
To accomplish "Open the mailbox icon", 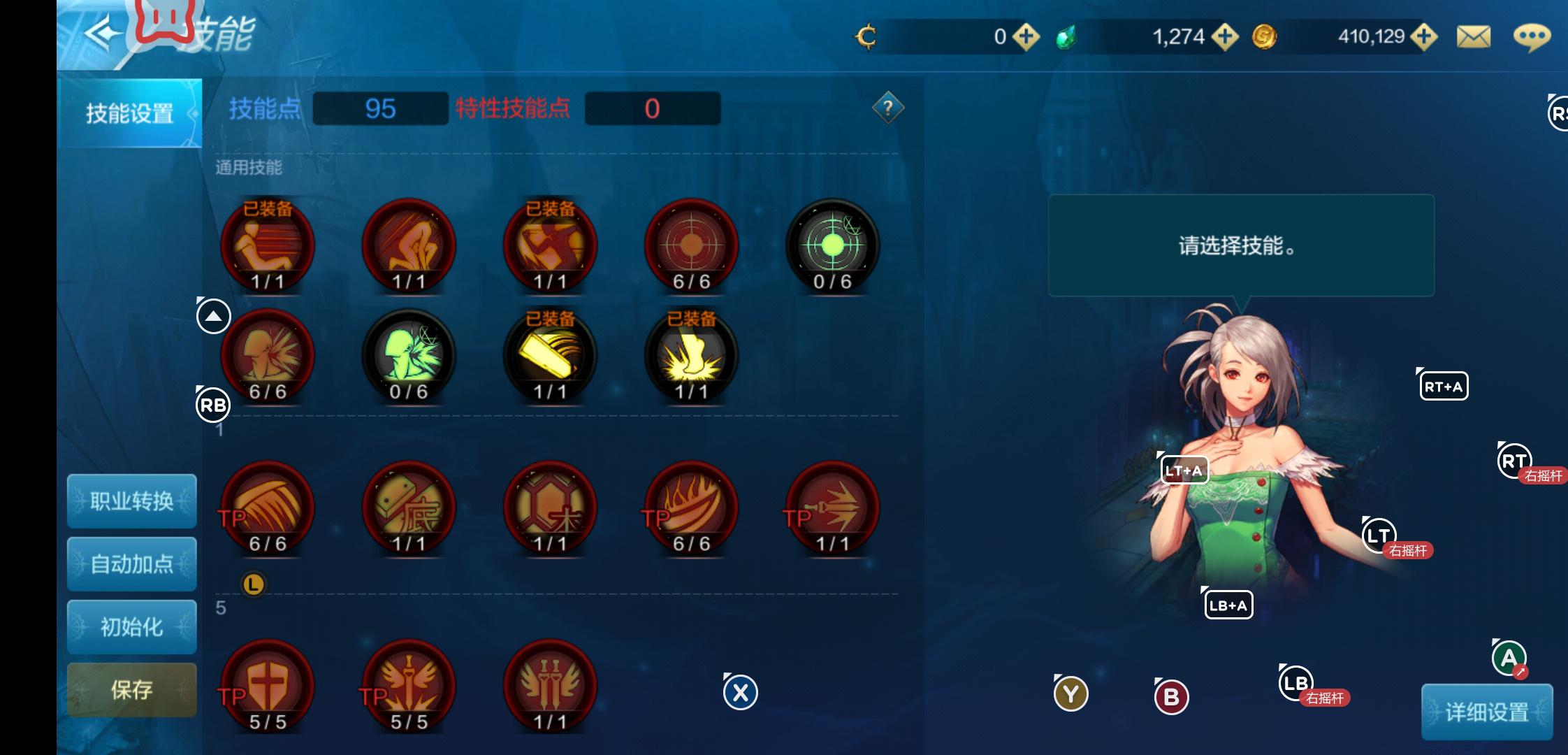I will point(1474,36).
